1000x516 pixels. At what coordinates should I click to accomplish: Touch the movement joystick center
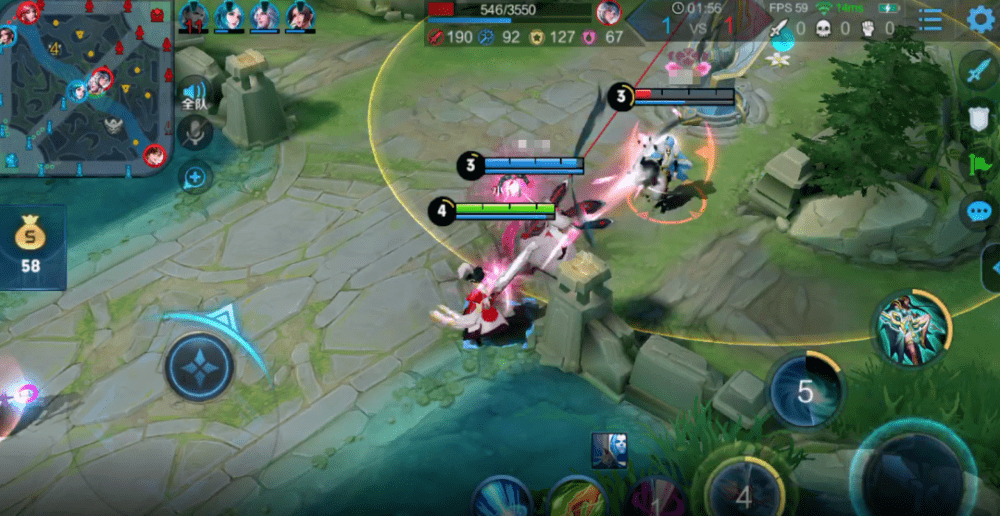coord(199,366)
